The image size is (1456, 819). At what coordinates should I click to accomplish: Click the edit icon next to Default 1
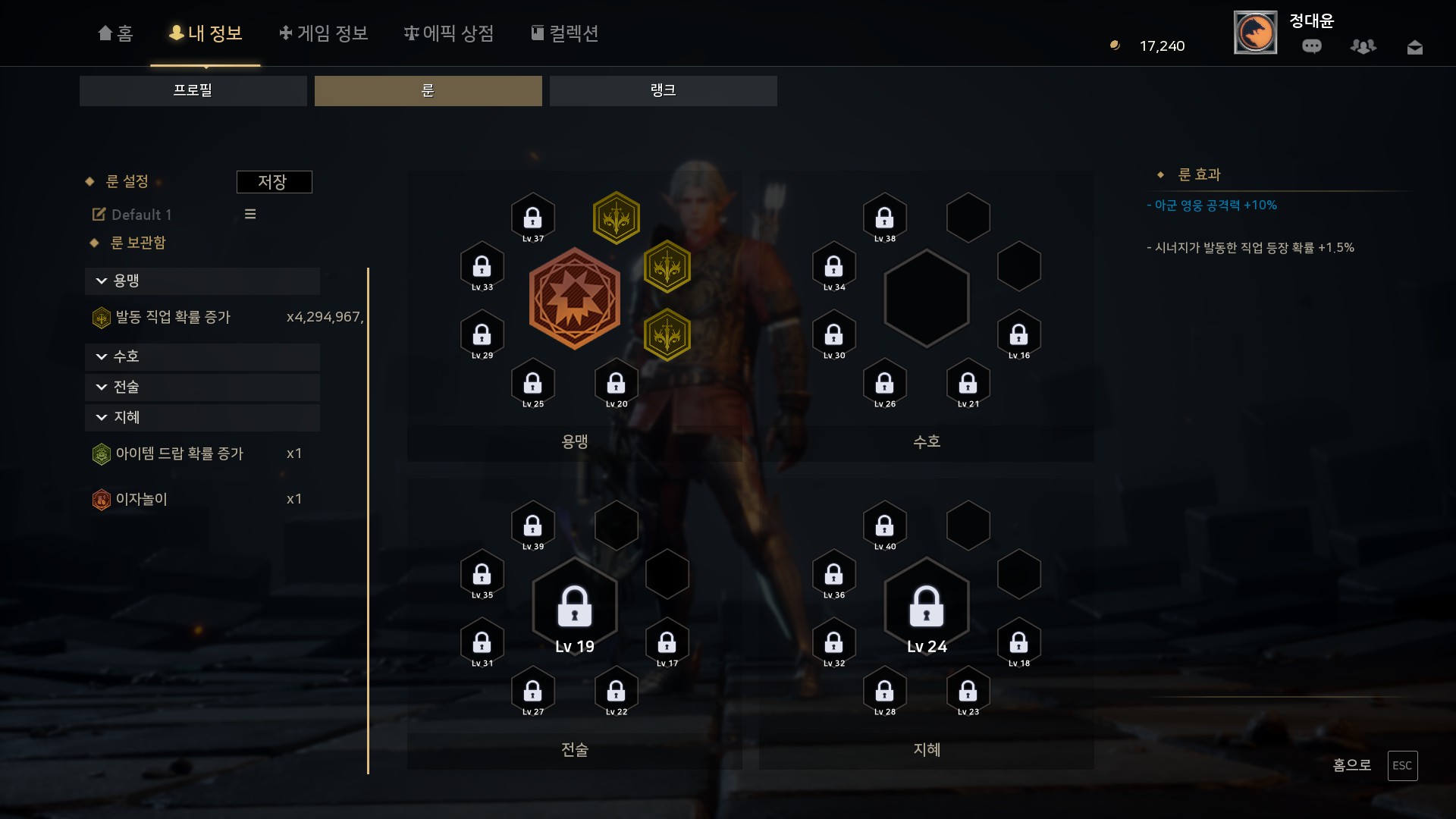click(x=99, y=215)
